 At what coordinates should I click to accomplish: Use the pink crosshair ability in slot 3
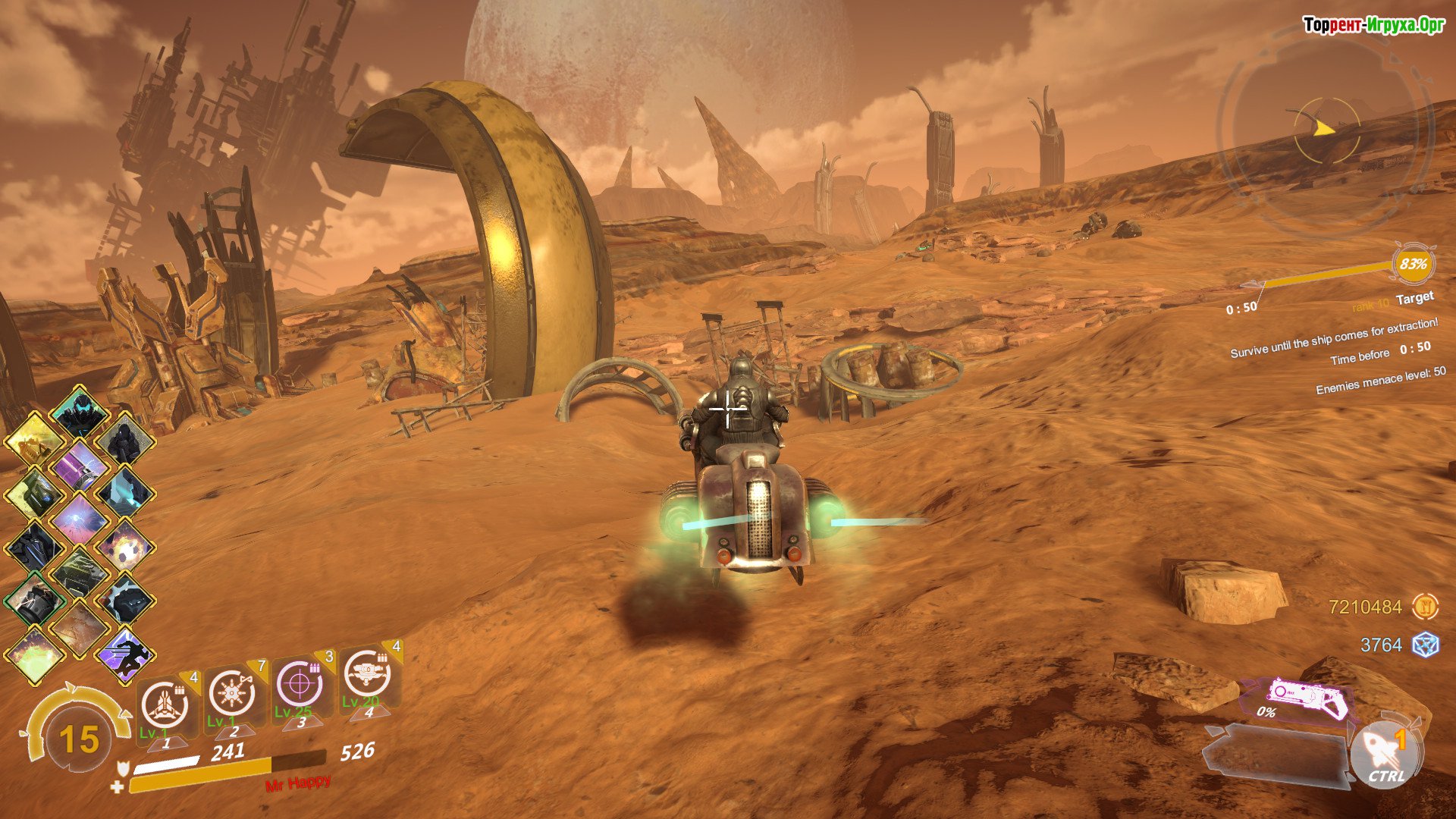300,684
